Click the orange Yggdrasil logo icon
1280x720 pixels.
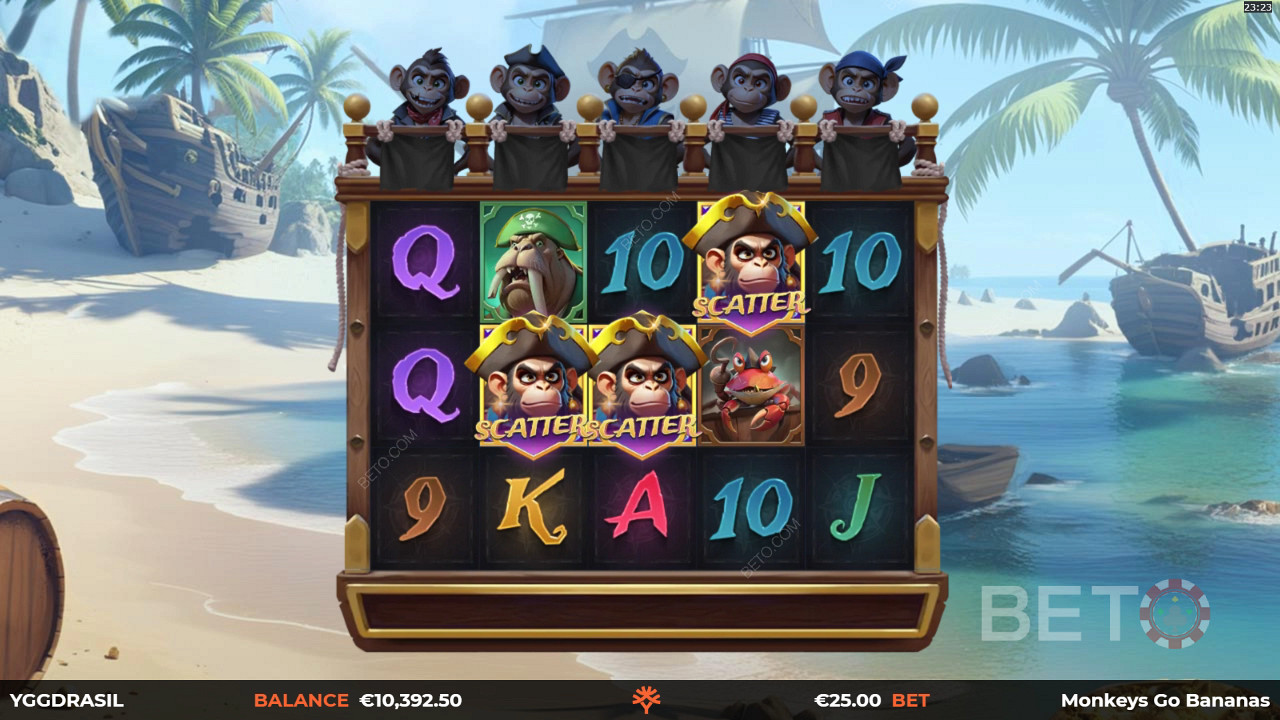click(646, 700)
